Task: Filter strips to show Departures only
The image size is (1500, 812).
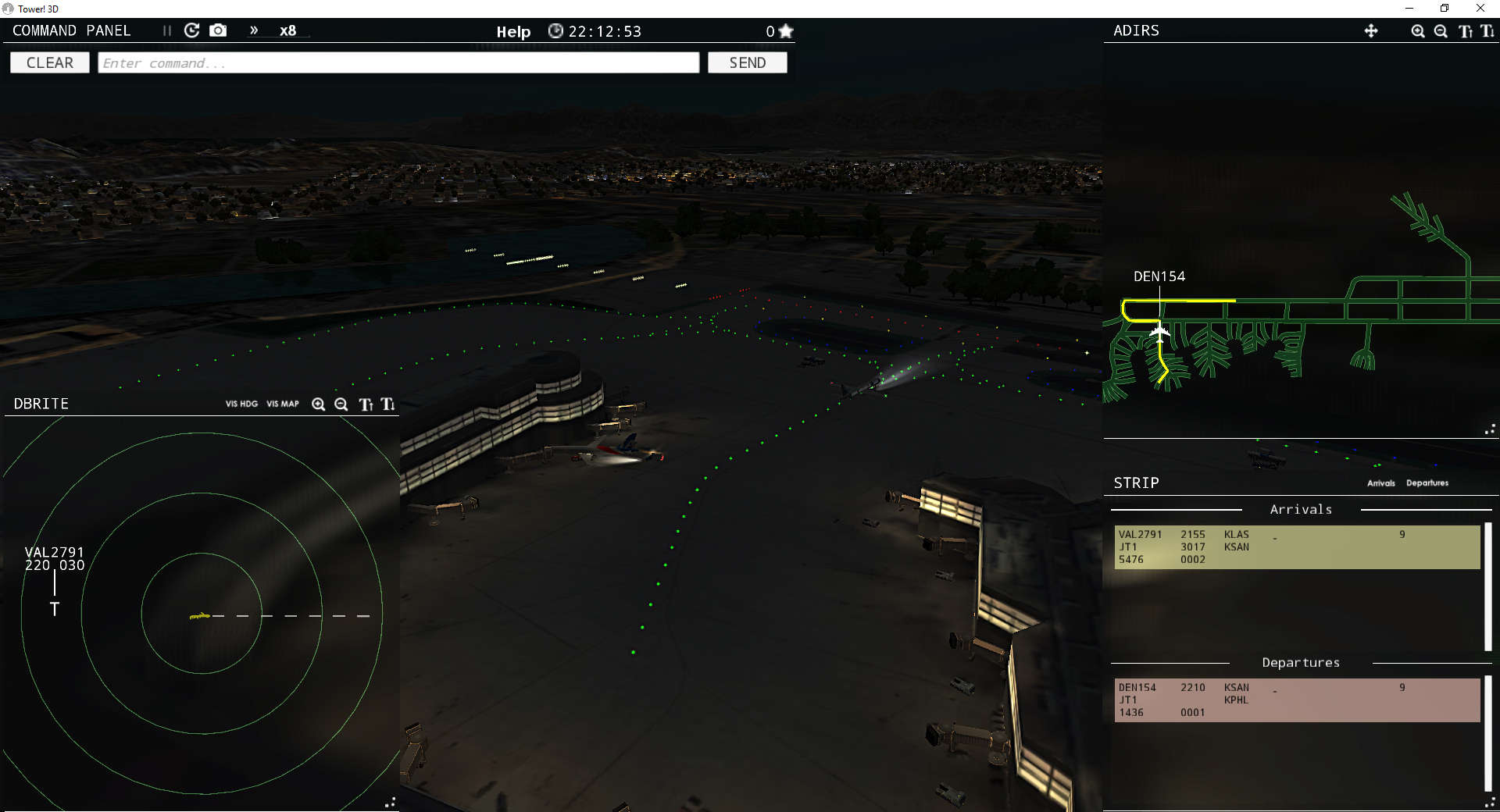Action: 1427,483
